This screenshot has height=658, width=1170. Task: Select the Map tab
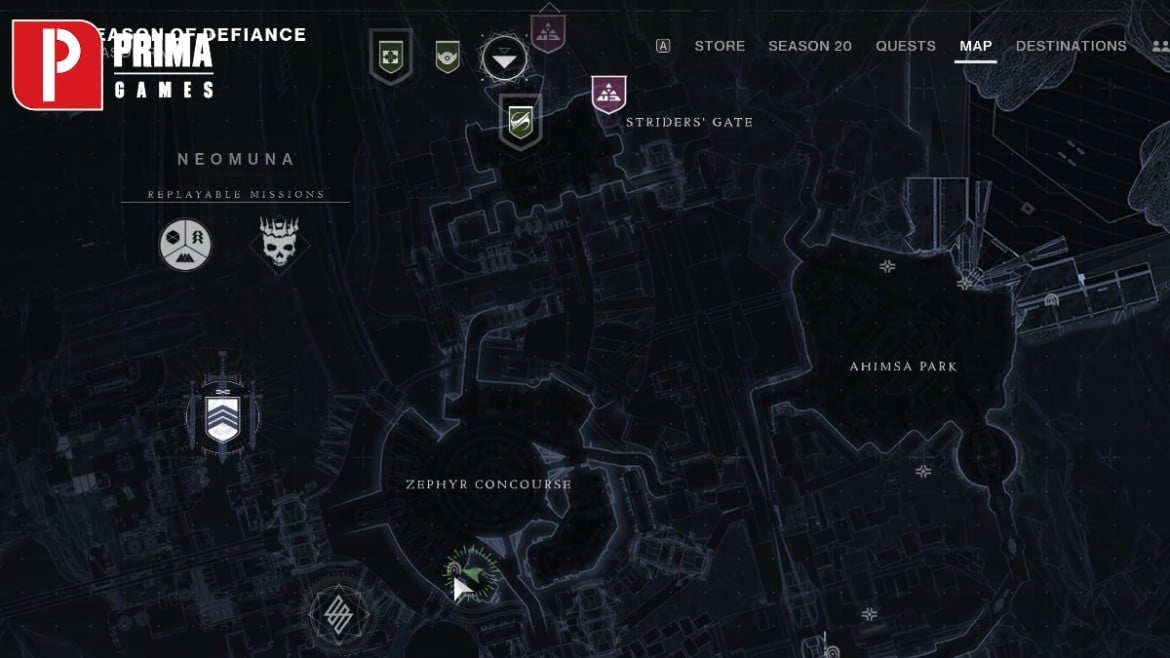[975, 46]
